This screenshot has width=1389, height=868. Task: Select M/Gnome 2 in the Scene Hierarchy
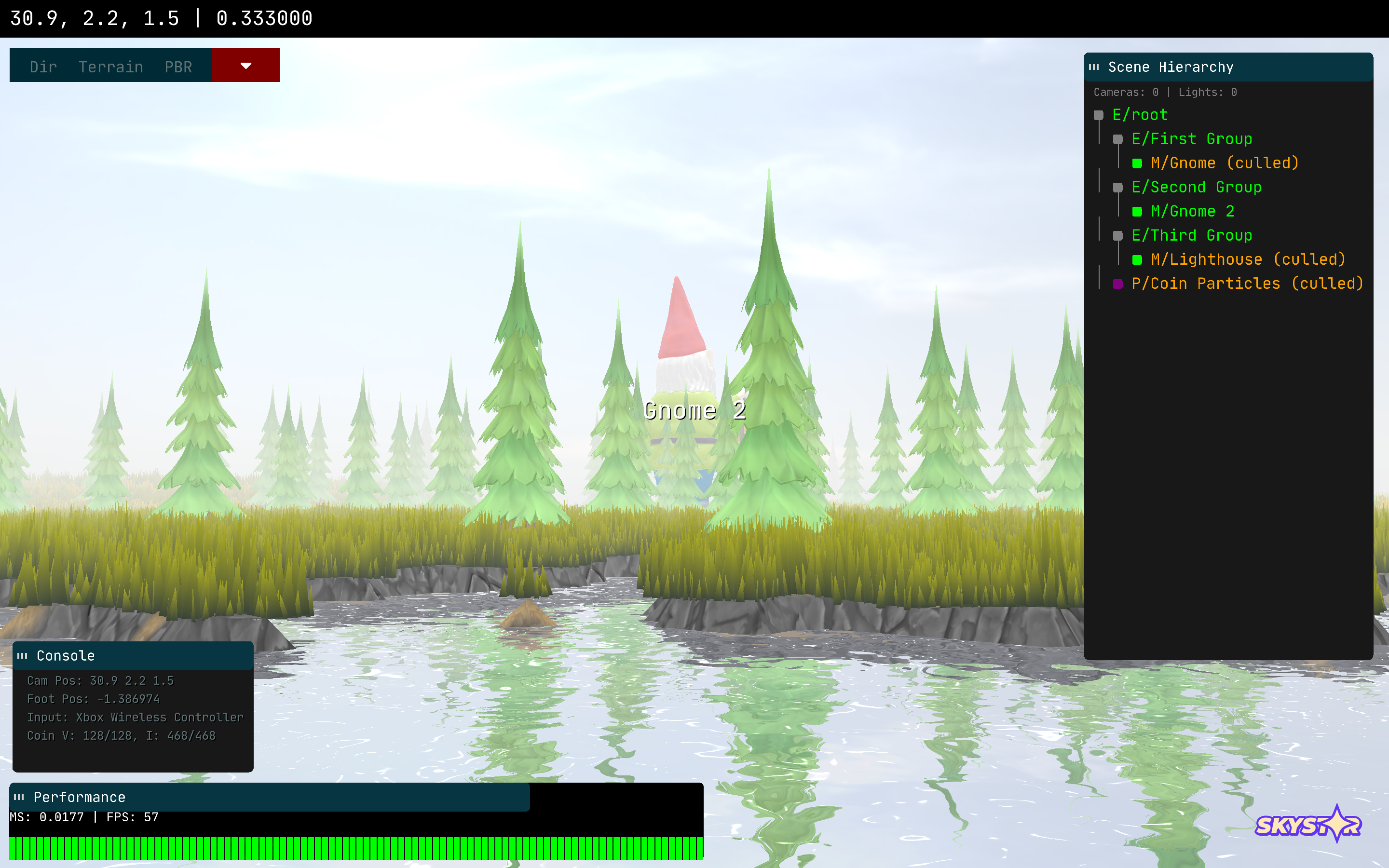click(1192, 211)
